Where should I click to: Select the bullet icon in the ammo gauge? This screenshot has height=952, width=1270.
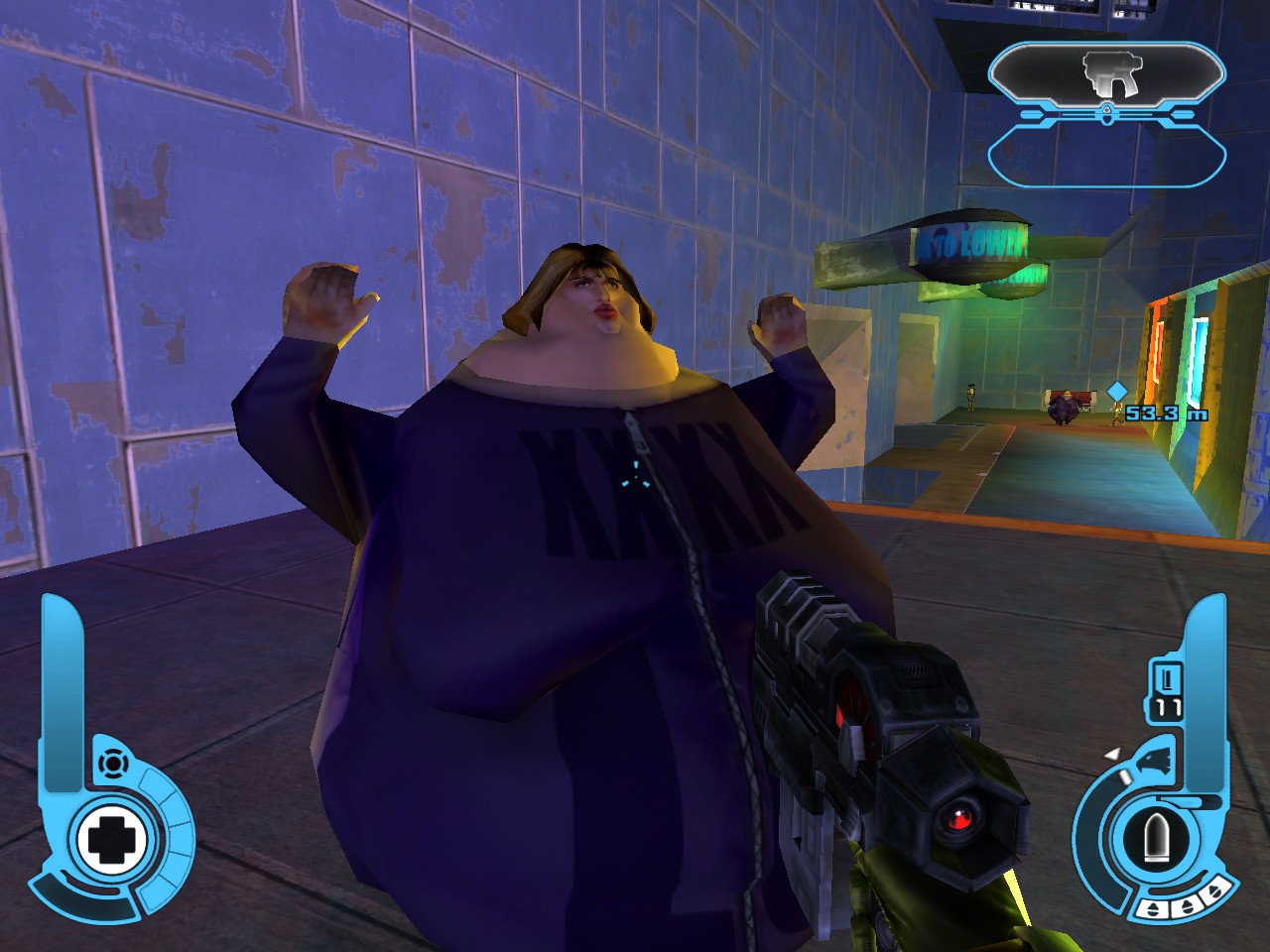[x=1155, y=835]
